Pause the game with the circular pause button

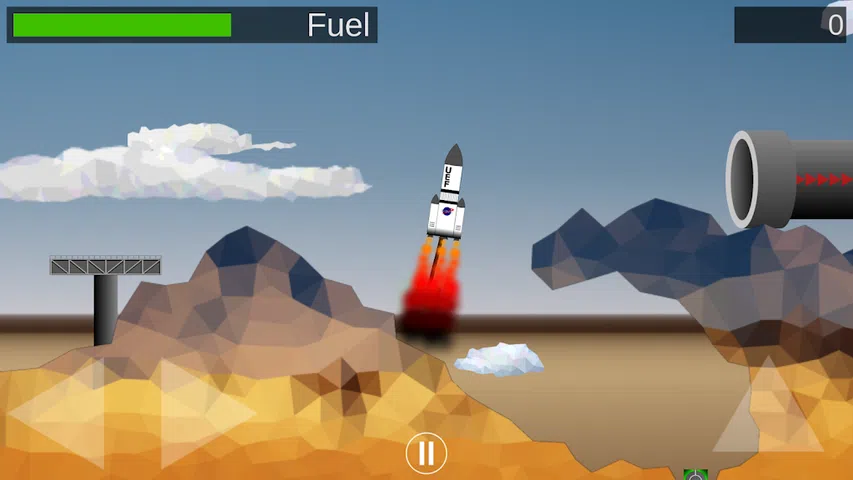426,454
